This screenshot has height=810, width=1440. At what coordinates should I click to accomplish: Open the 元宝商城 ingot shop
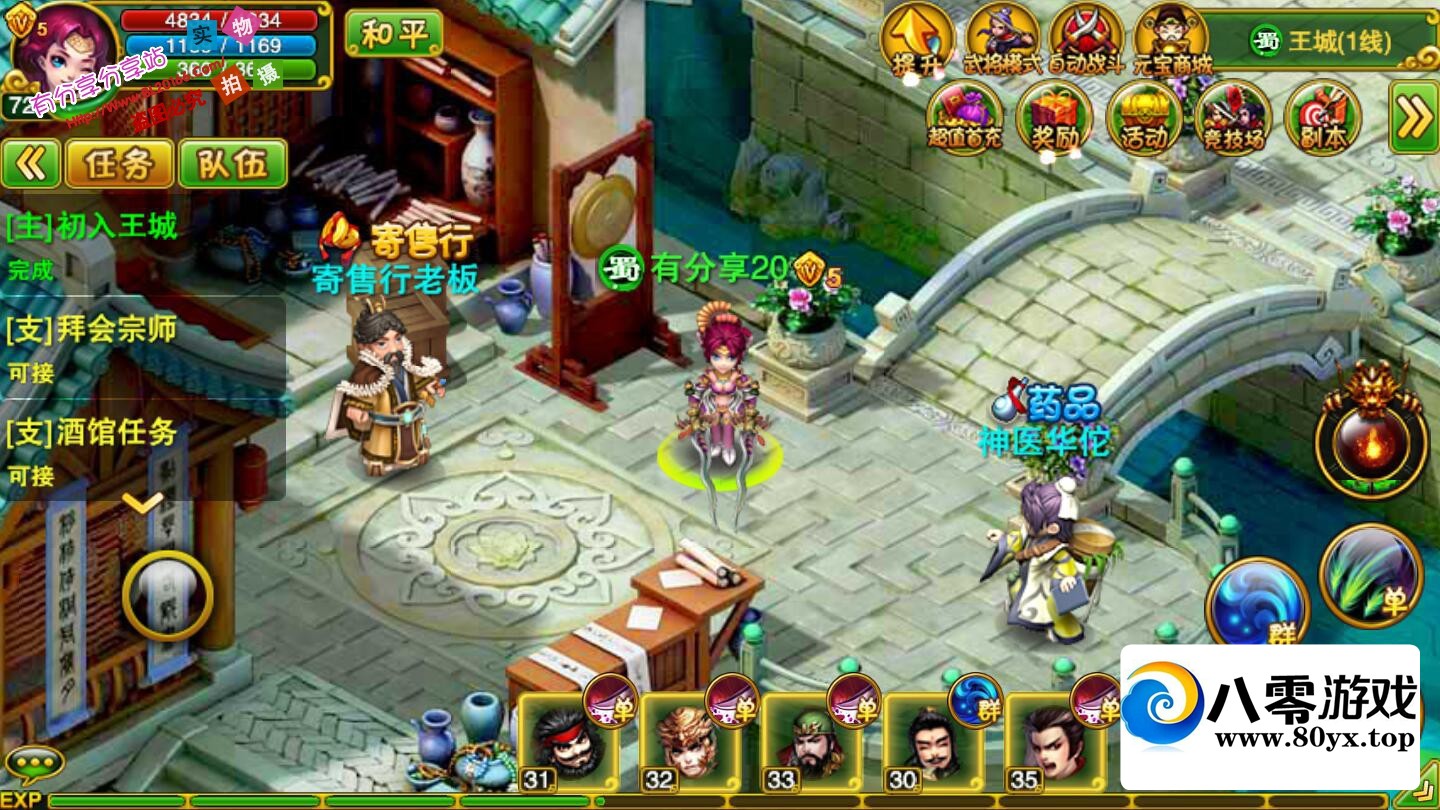(1172, 40)
